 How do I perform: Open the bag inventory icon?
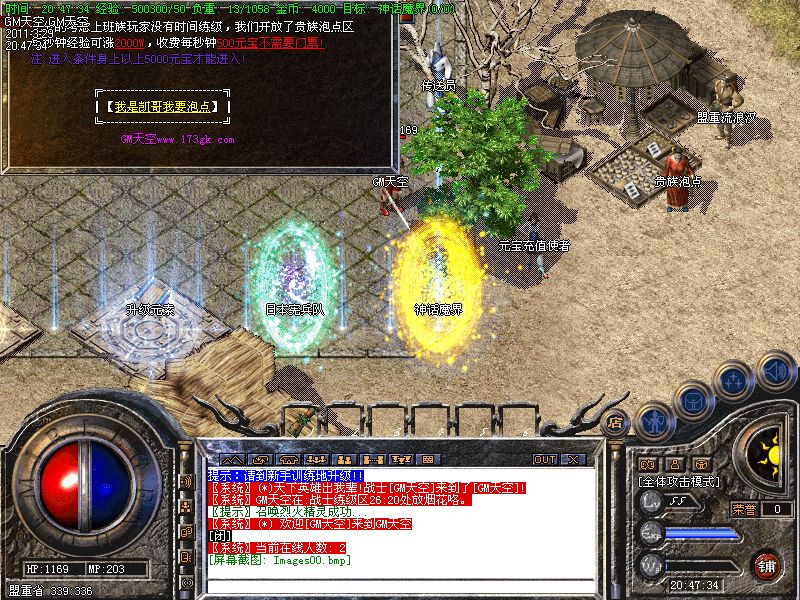(692, 401)
